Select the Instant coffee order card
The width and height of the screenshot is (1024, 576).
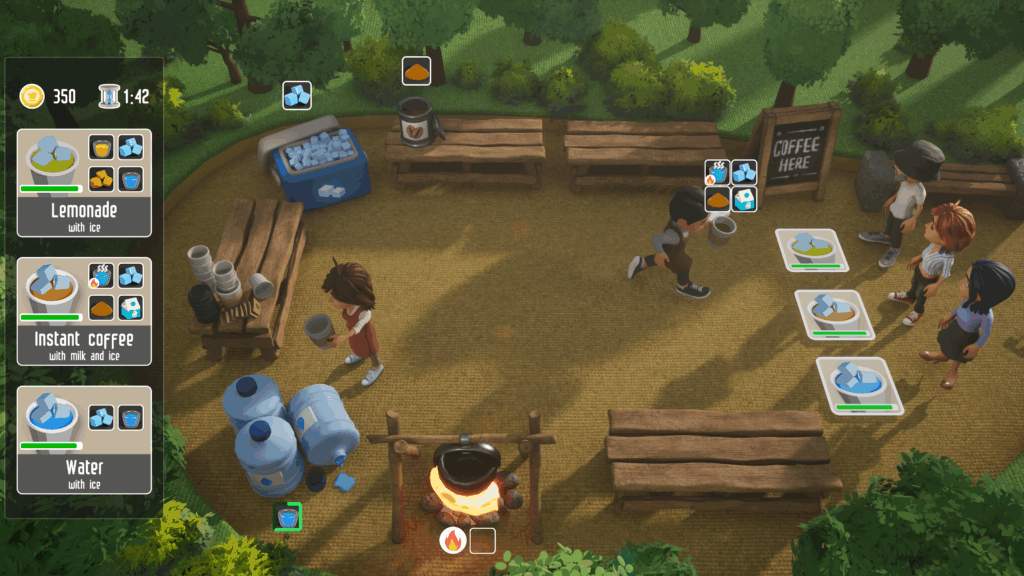pos(84,311)
